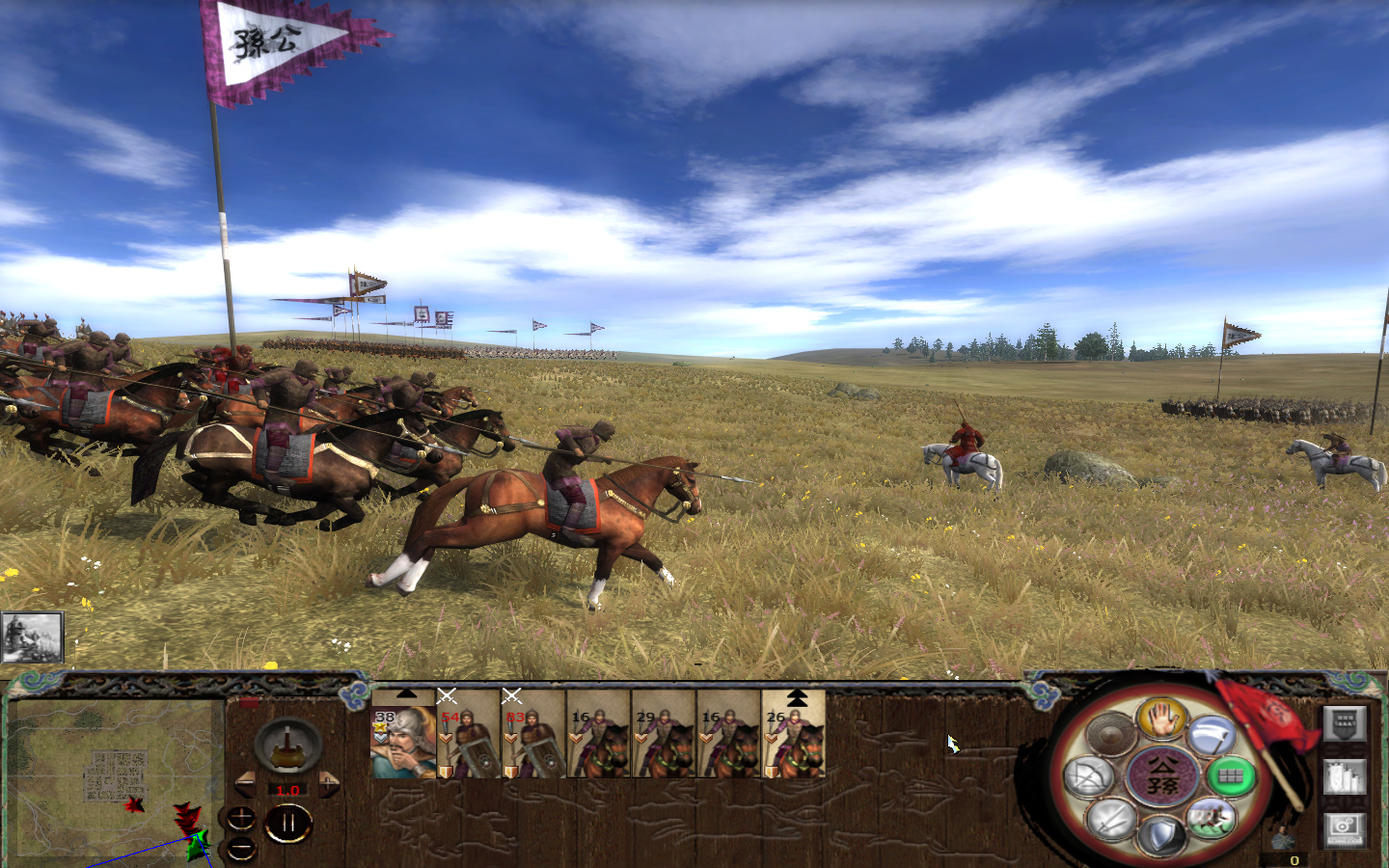This screenshot has height=868, width=1389.
Task: Expand the general's unit card banner arrow
Action: click(406, 694)
